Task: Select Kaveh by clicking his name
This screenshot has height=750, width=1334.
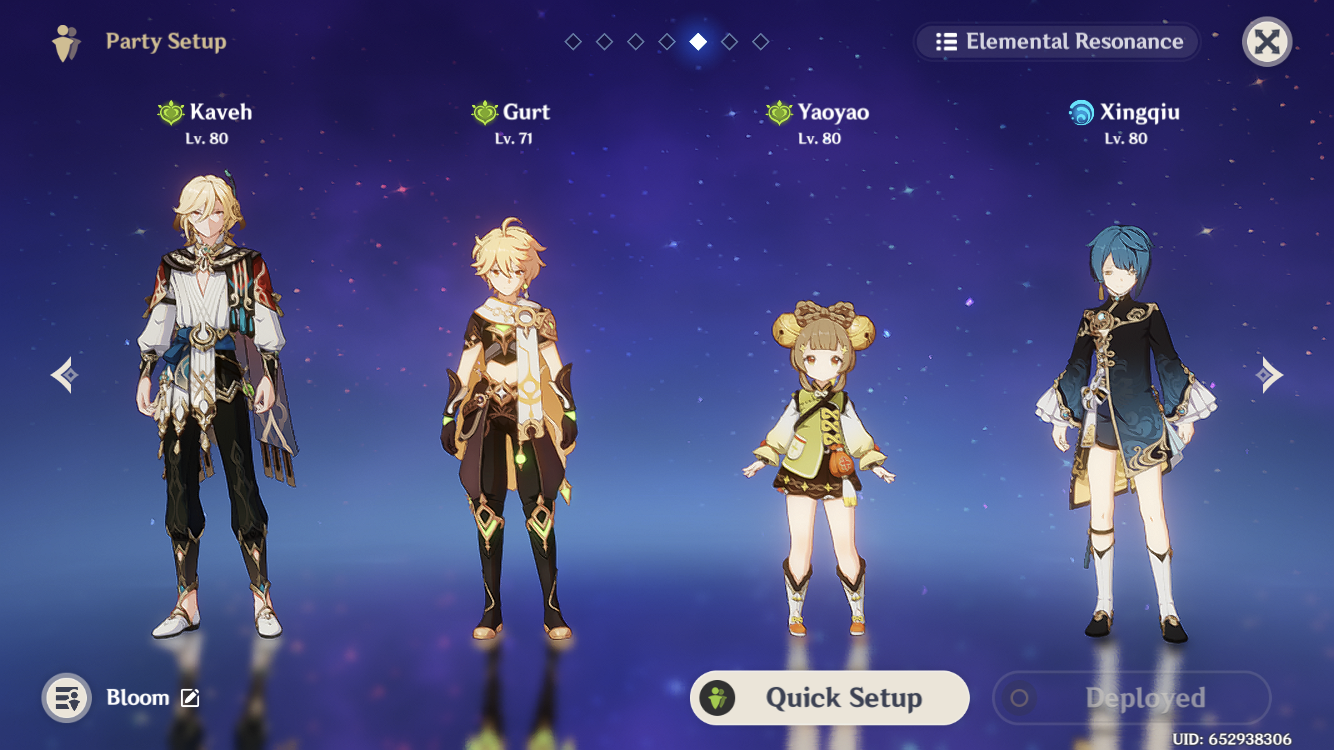Action: click(x=222, y=111)
